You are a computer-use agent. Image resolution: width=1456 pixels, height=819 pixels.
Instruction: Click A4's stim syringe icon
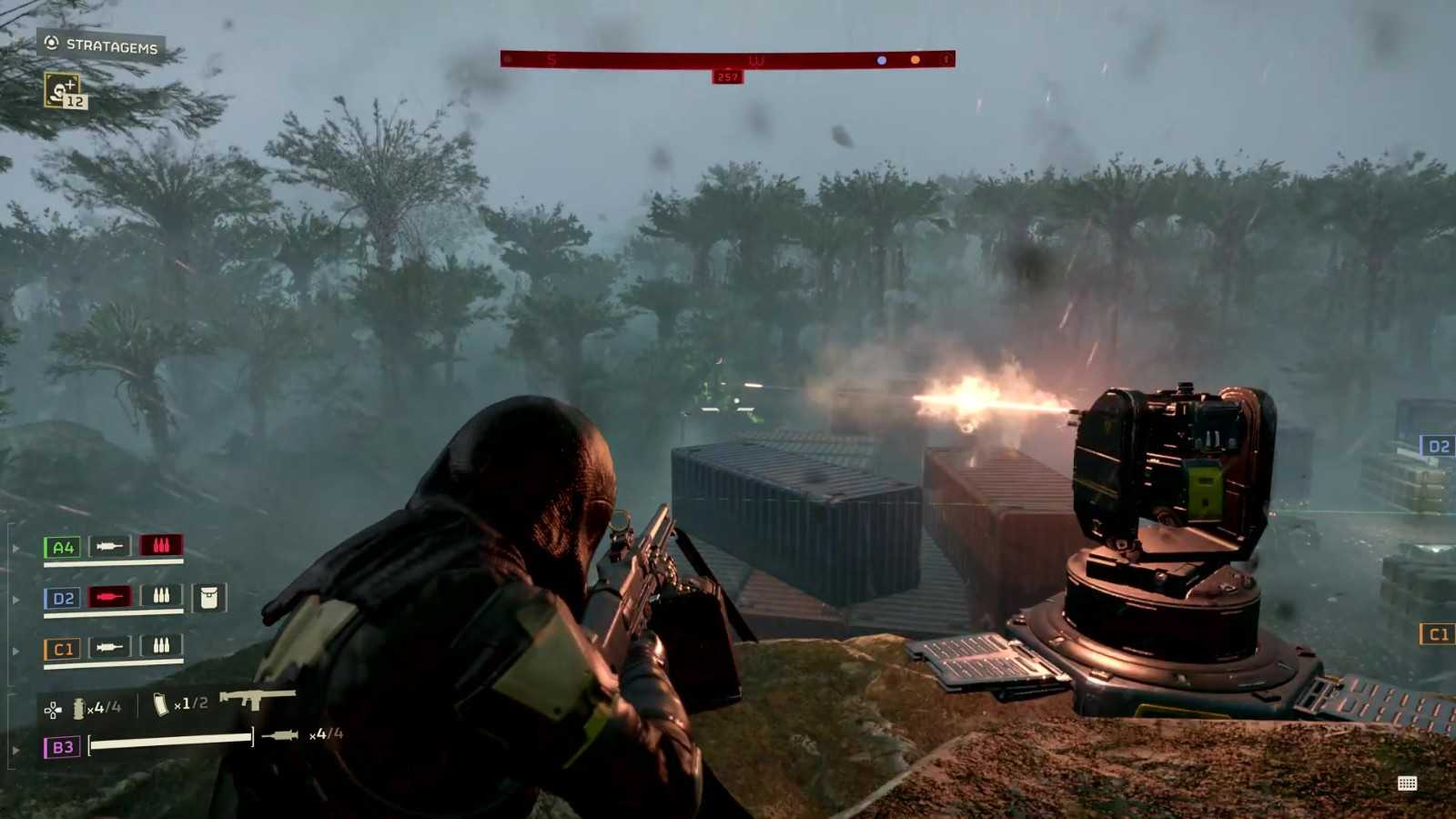[x=109, y=546]
